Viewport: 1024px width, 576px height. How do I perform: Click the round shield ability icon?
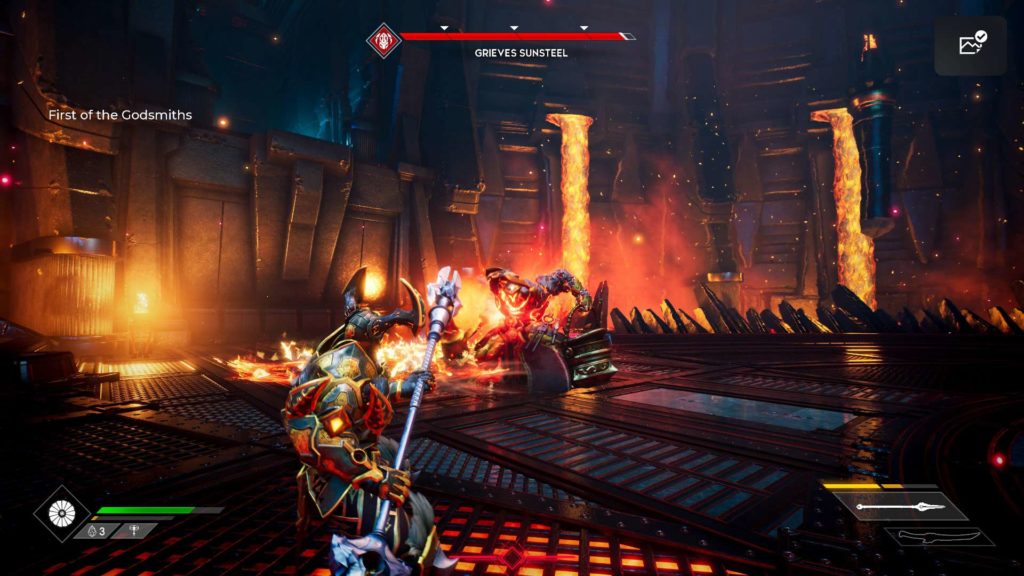tap(61, 514)
